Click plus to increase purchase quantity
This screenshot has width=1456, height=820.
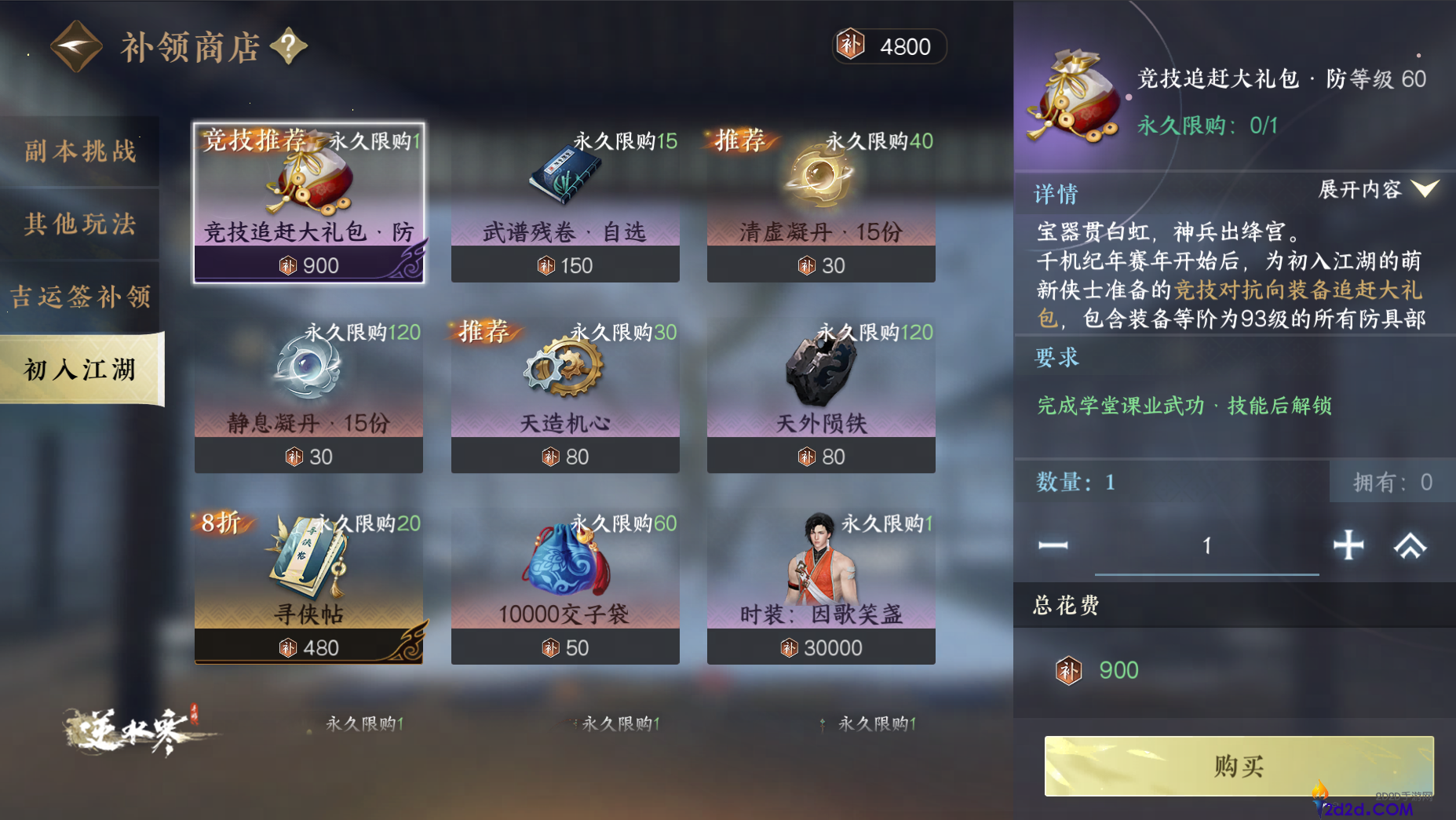click(x=1348, y=545)
